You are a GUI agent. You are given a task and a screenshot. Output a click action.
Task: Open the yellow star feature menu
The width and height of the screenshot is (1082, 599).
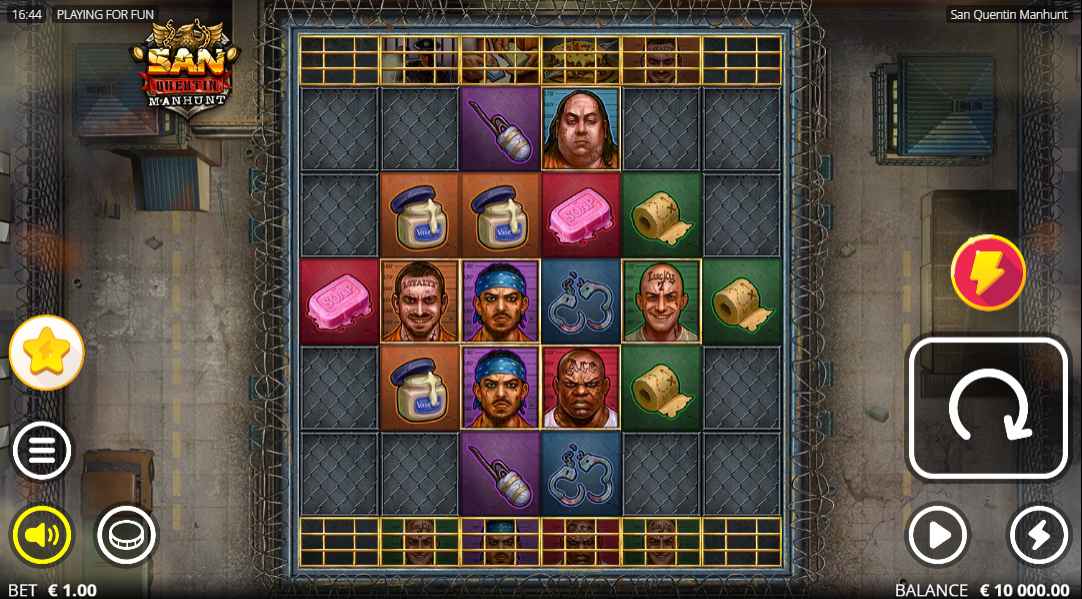point(47,352)
